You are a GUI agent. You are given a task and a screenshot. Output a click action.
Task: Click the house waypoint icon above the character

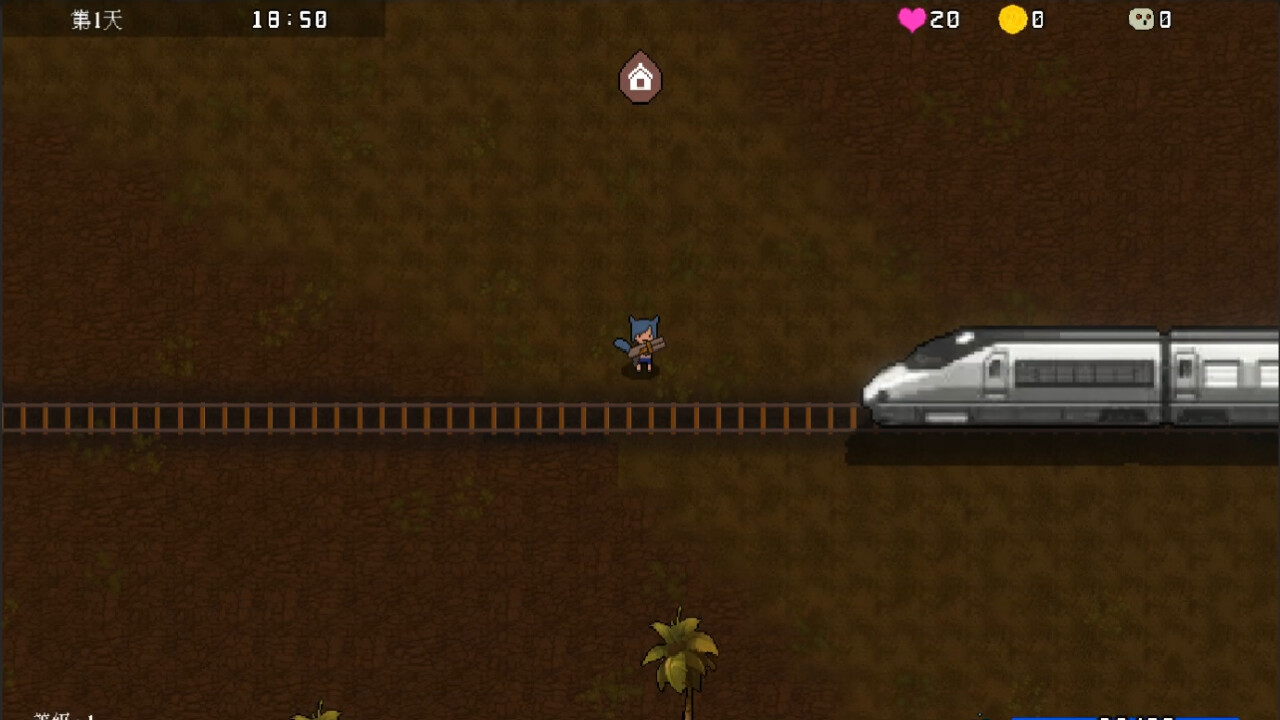[639, 78]
